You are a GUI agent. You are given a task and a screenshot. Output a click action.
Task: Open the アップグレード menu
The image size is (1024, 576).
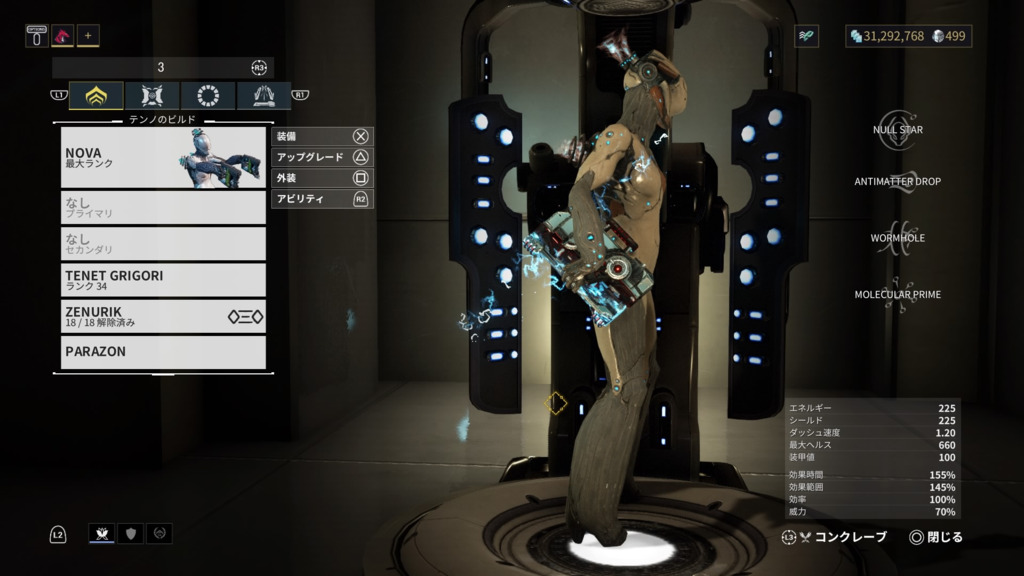321,157
